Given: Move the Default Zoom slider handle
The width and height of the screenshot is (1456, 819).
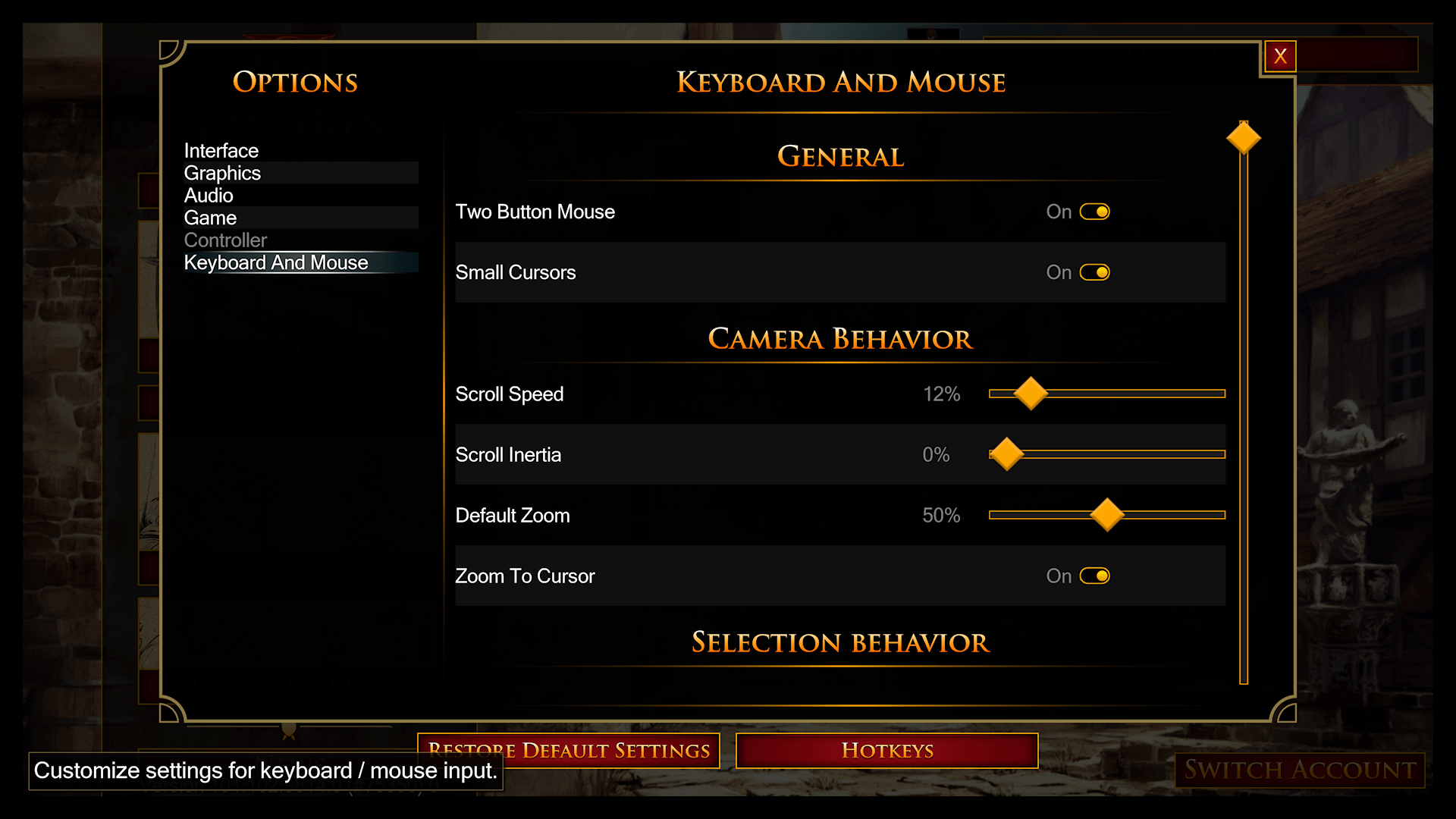Looking at the screenshot, I should [x=1106, y=515].
